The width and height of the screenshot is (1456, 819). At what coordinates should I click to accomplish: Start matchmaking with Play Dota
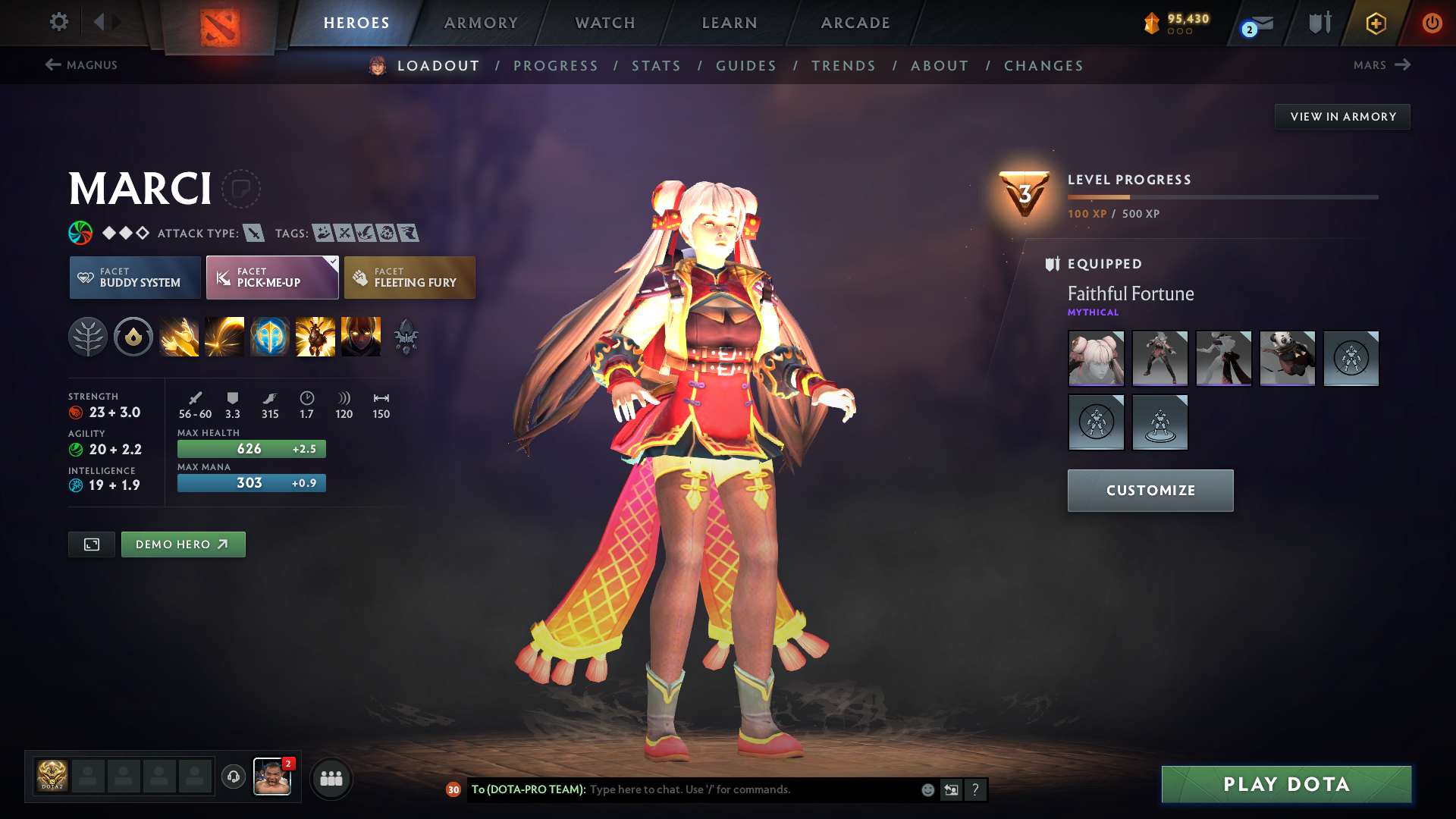1286,784
